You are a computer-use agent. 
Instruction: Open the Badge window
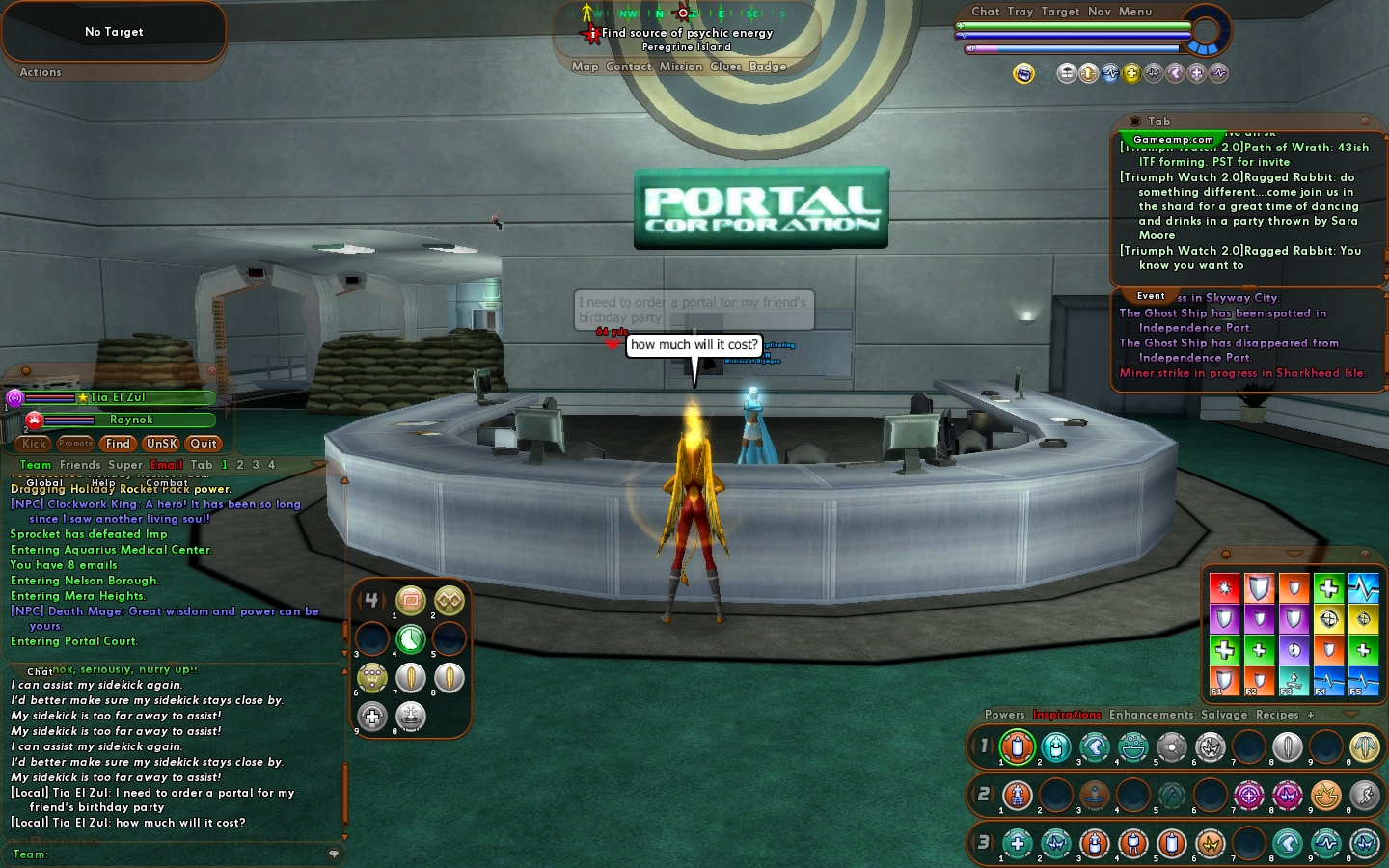pyautogui.click(x=768, y=67)
